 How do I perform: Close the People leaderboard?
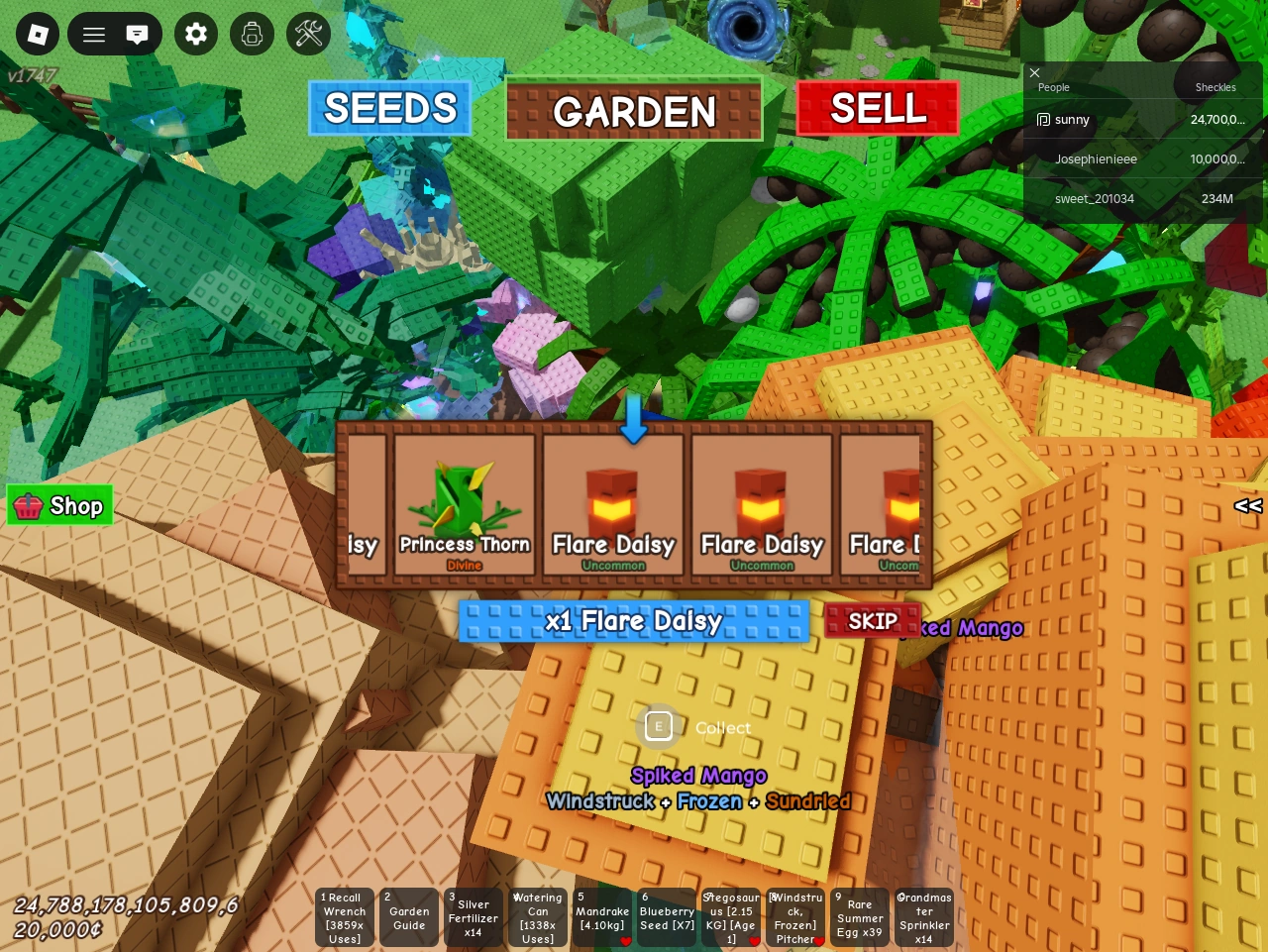[x=1034, y=73]
